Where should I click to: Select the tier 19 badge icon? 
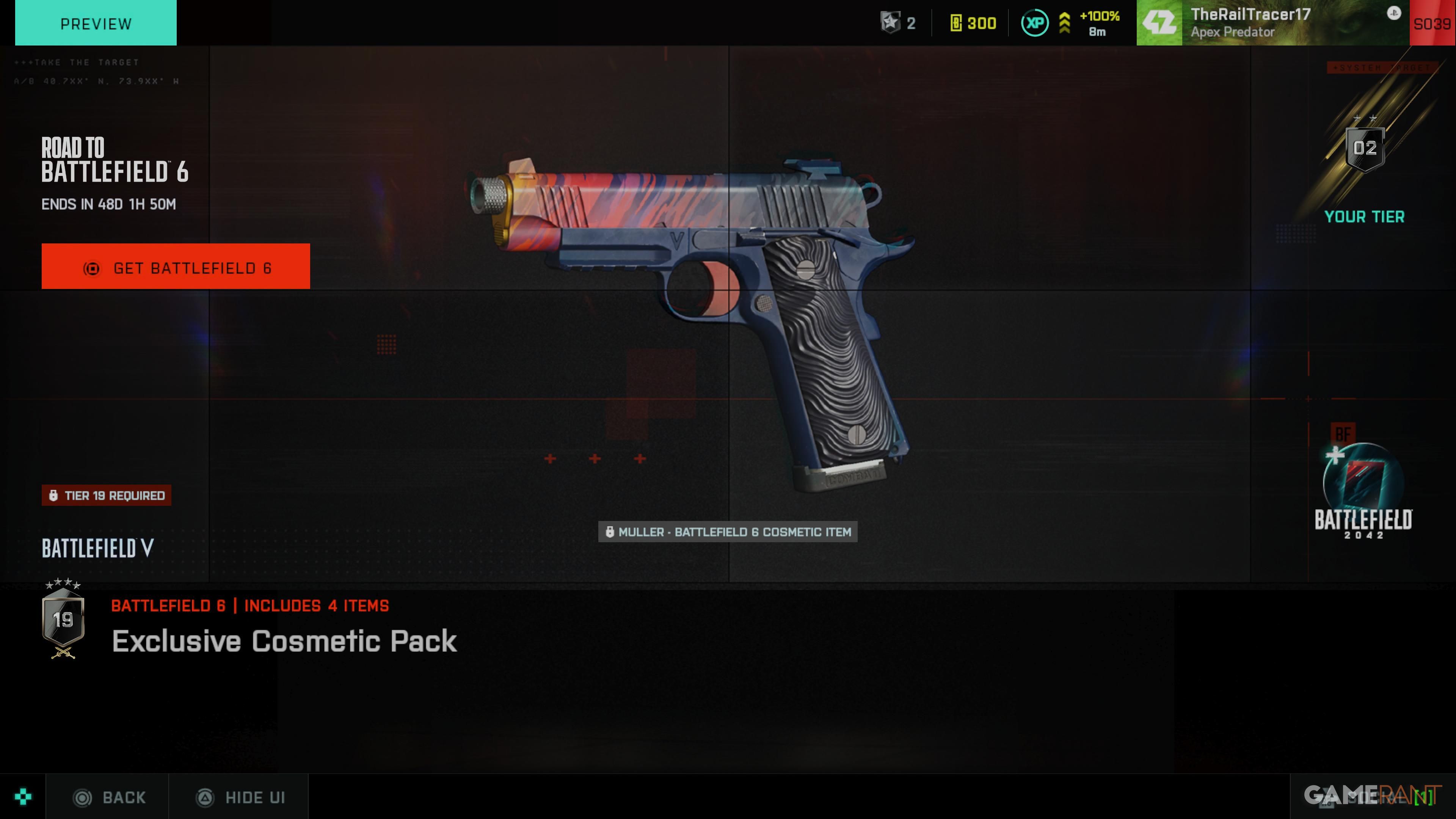(63, 620)
